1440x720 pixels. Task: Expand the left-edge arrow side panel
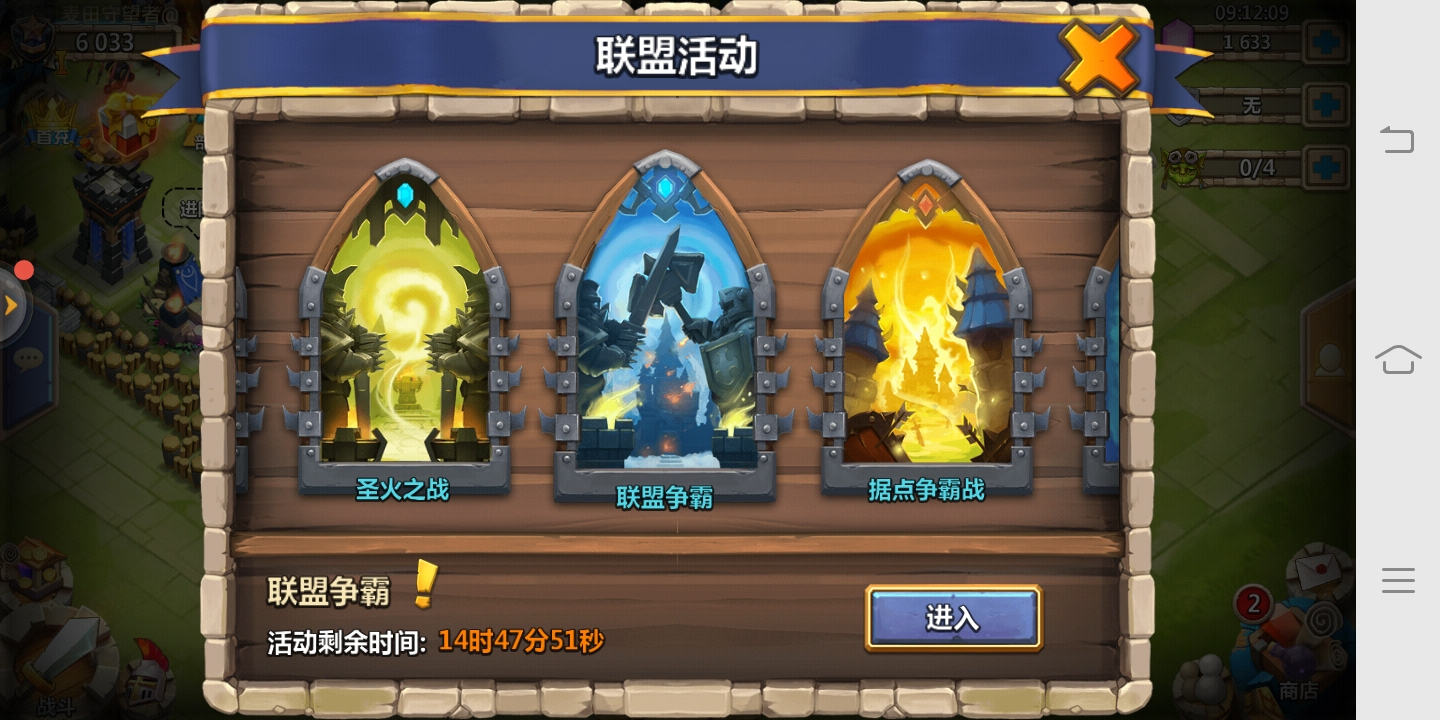pyautogui.click(x=13, y=305)
